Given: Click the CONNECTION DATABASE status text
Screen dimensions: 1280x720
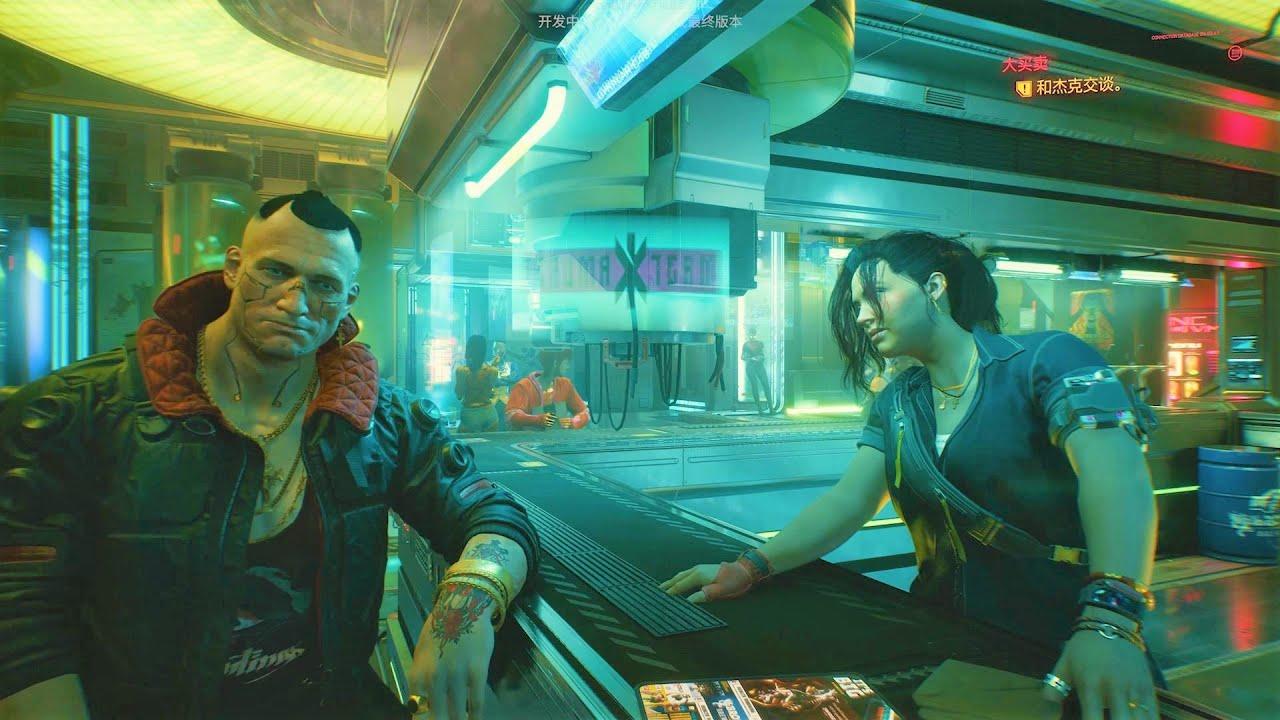Looking at the screenshot, I should tap(1183, 33).
